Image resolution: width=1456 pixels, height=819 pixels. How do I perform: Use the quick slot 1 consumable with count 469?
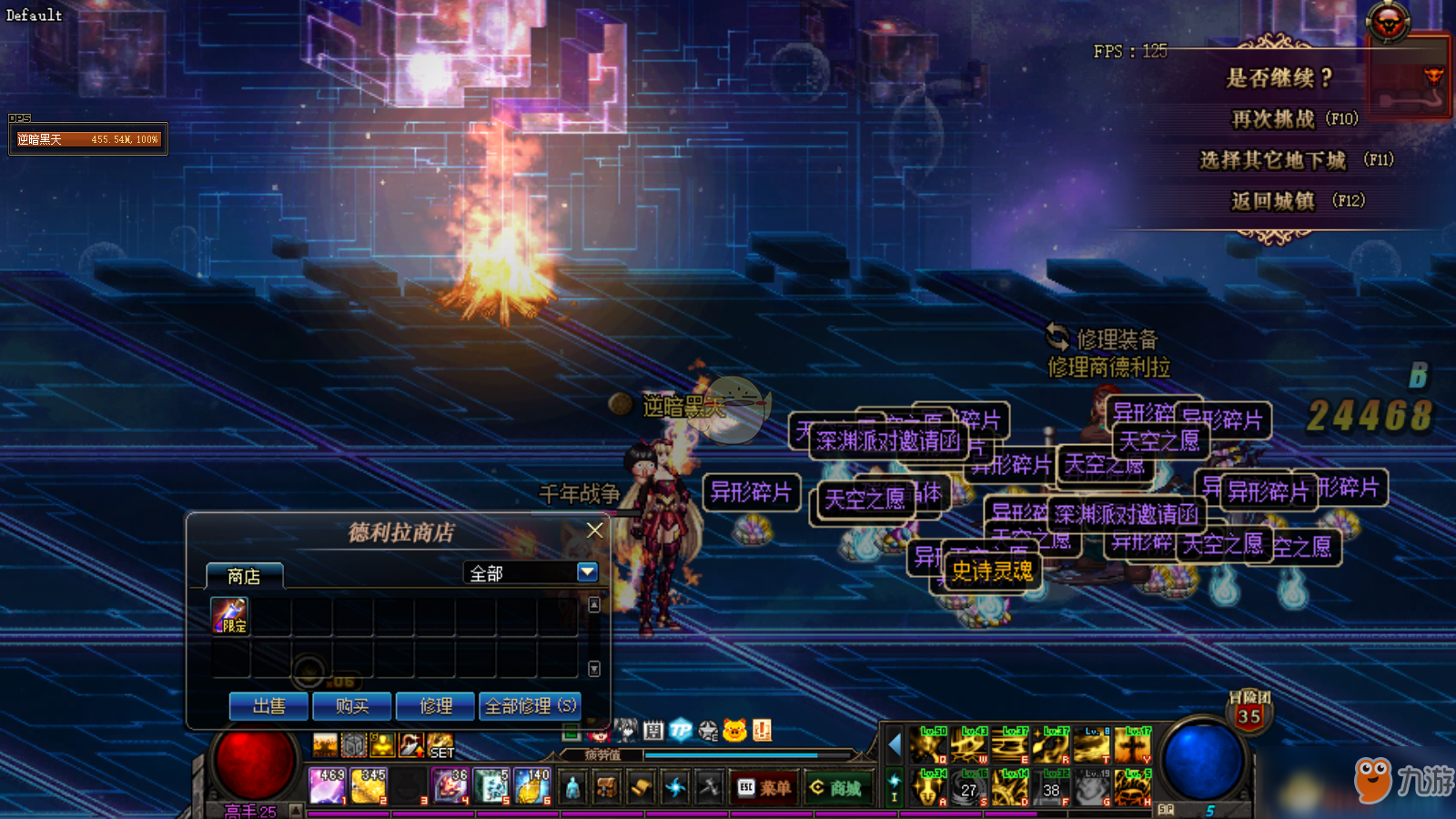327,786
